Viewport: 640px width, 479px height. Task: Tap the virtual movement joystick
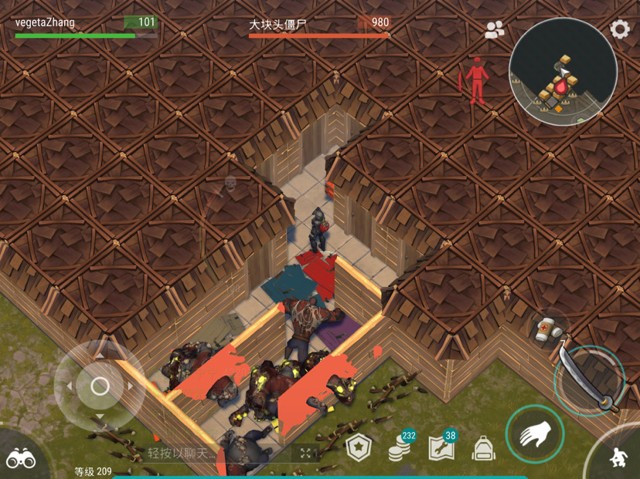click(x=99, y=386)
